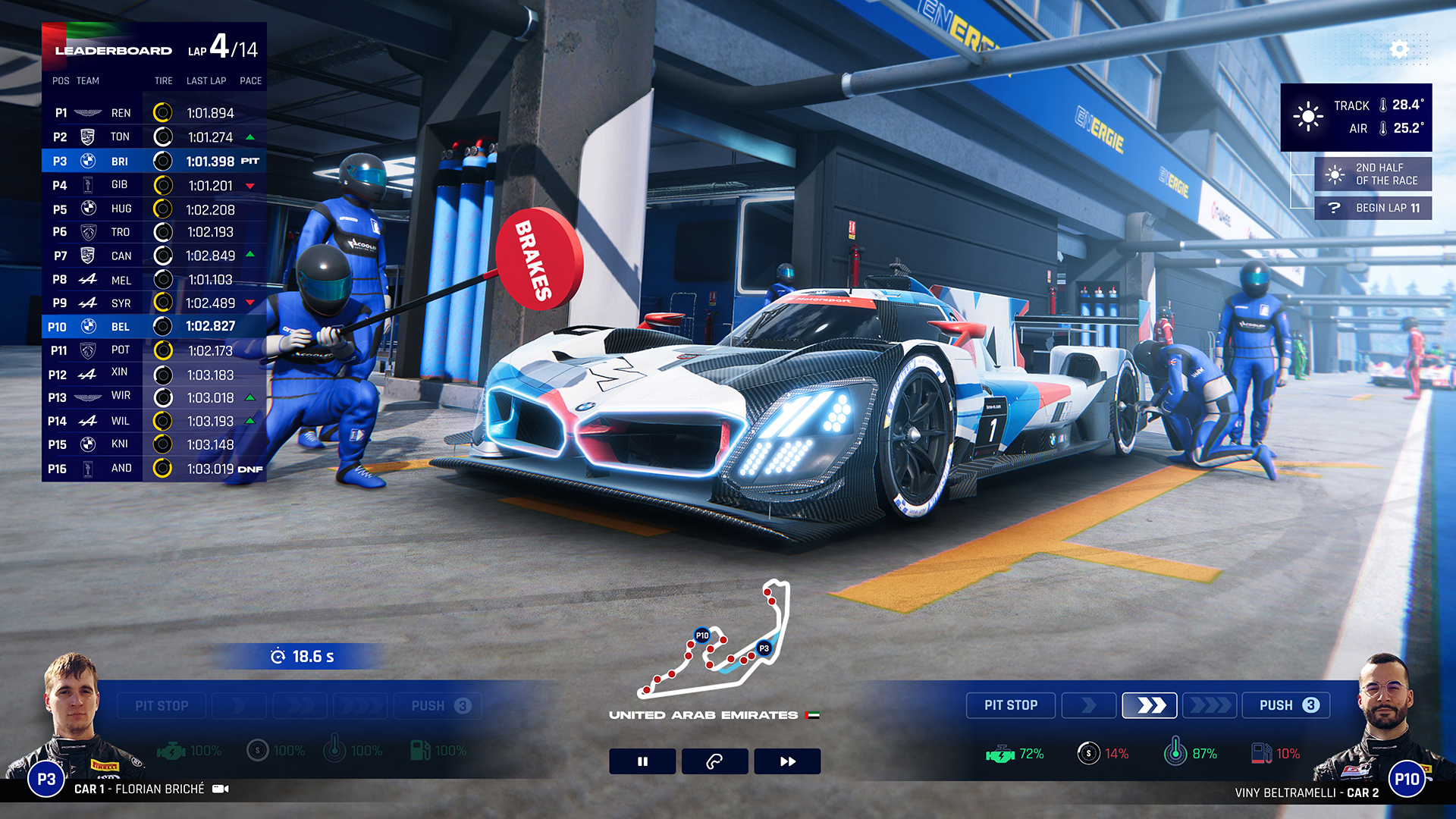
Task: Fast-forward the race speed
Action: coord(787,761)
